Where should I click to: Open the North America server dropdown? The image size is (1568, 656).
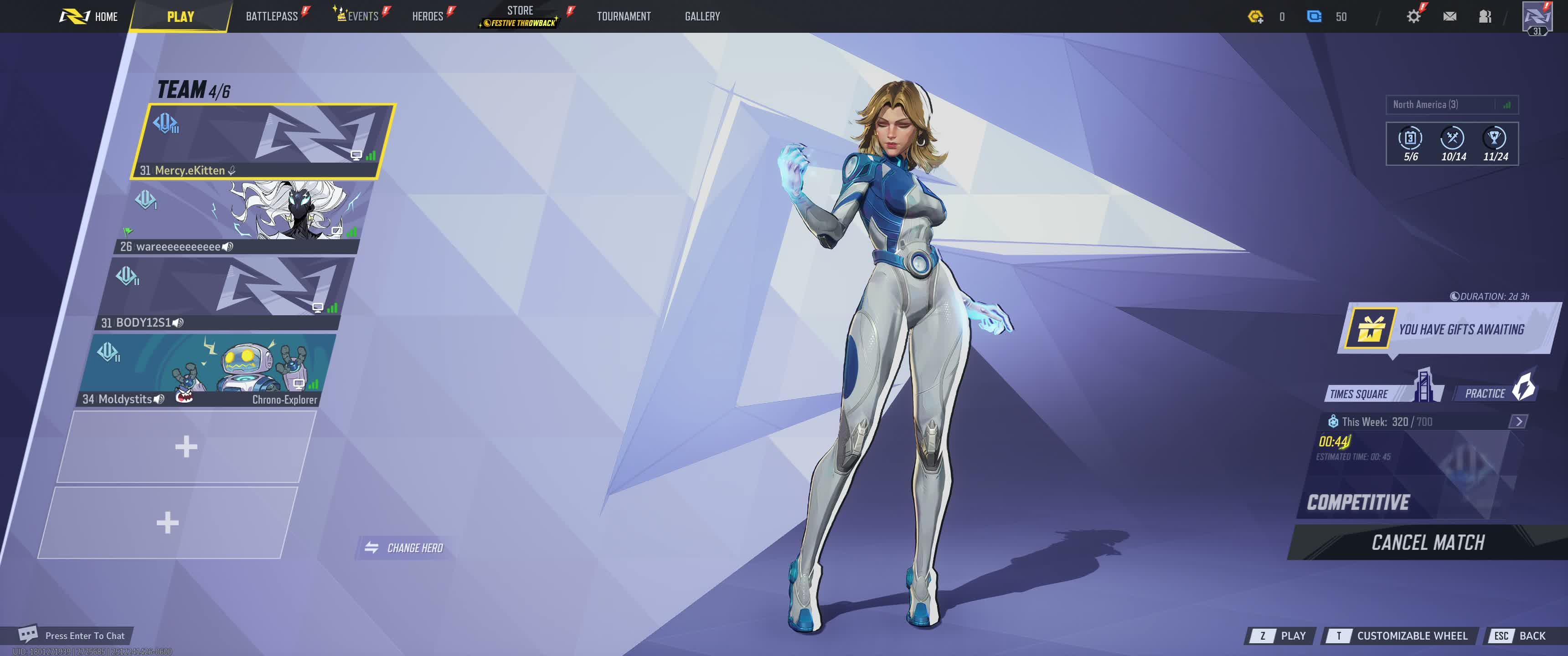pyautogui.click(x=1451, y=105)
